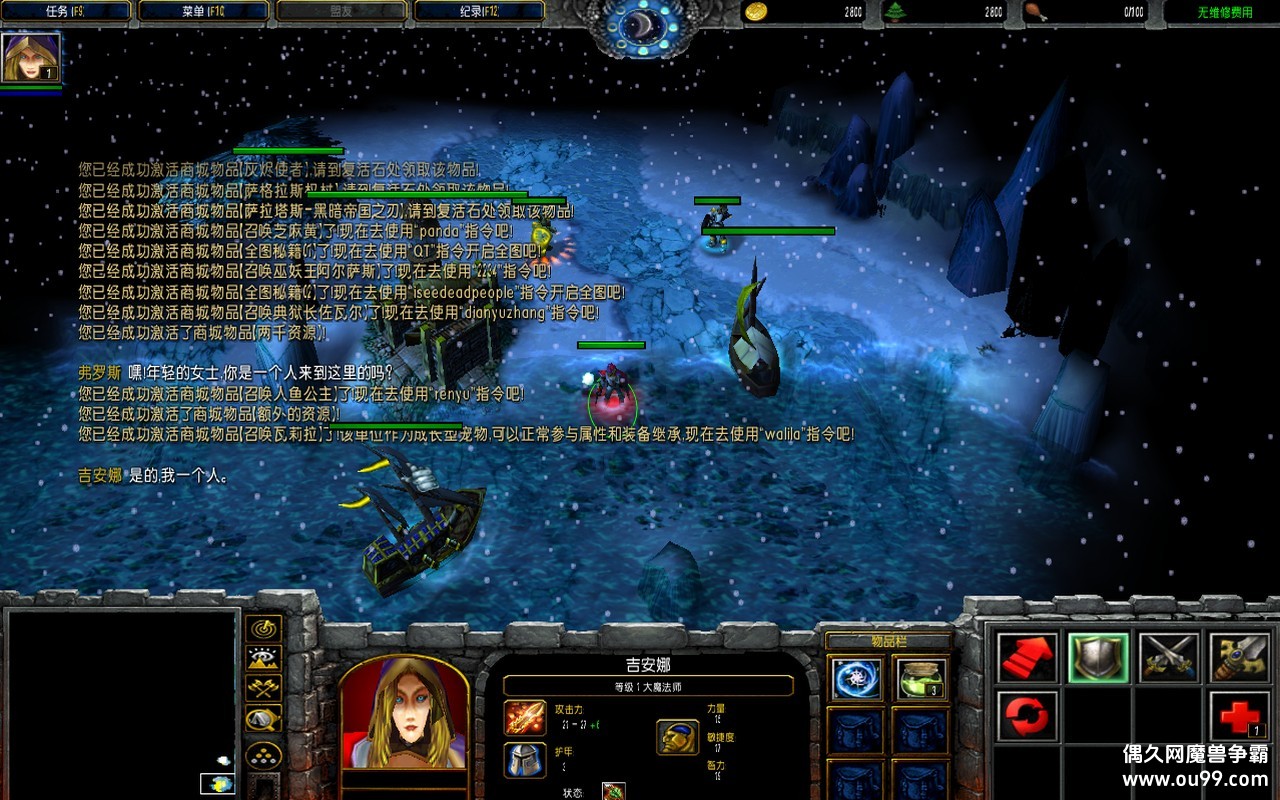The image size is (1280, 800).
Task: Click Jaina's hero portrait
Action: click(404, 711)
